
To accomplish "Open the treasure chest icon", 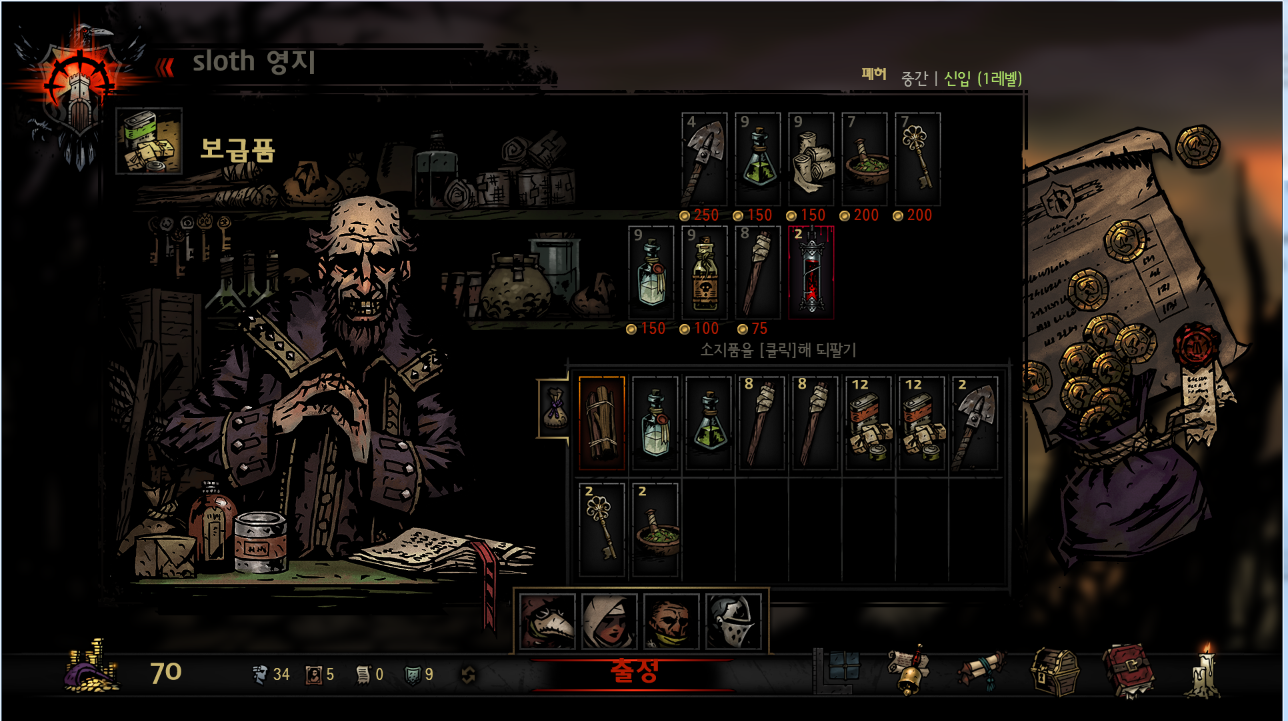I will coord(1056,671).
